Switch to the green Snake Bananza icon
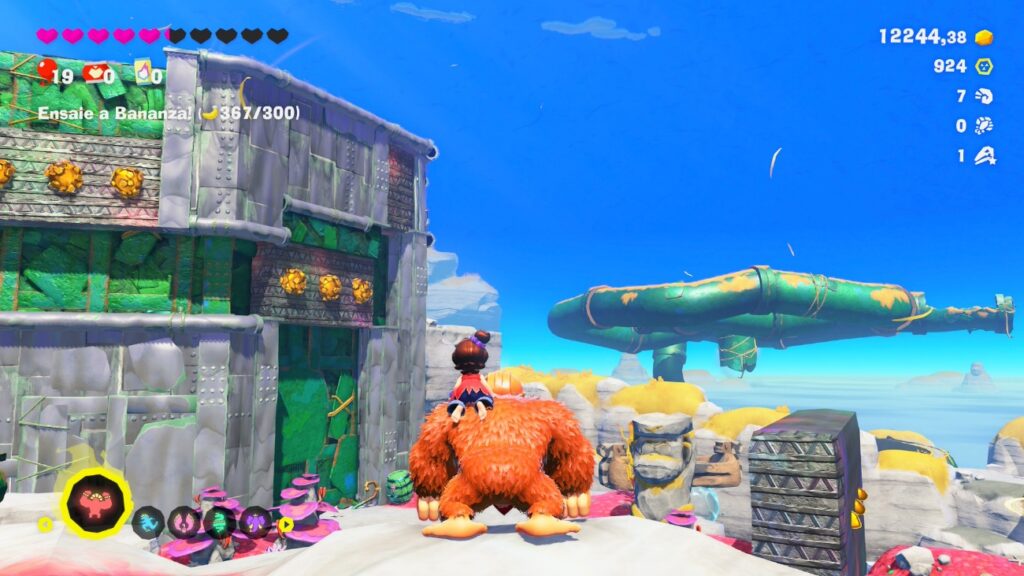This screenshot has height=576, width=1024. pyautogui.click(x=220, y=521)
